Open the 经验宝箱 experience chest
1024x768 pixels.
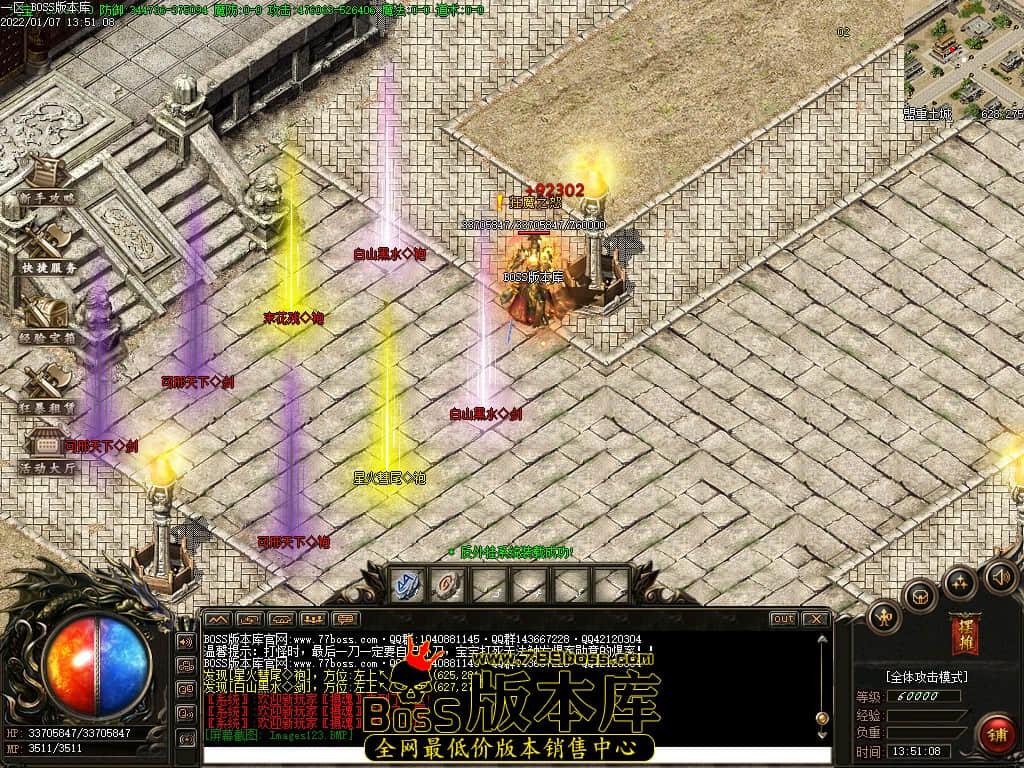[47, 321]
